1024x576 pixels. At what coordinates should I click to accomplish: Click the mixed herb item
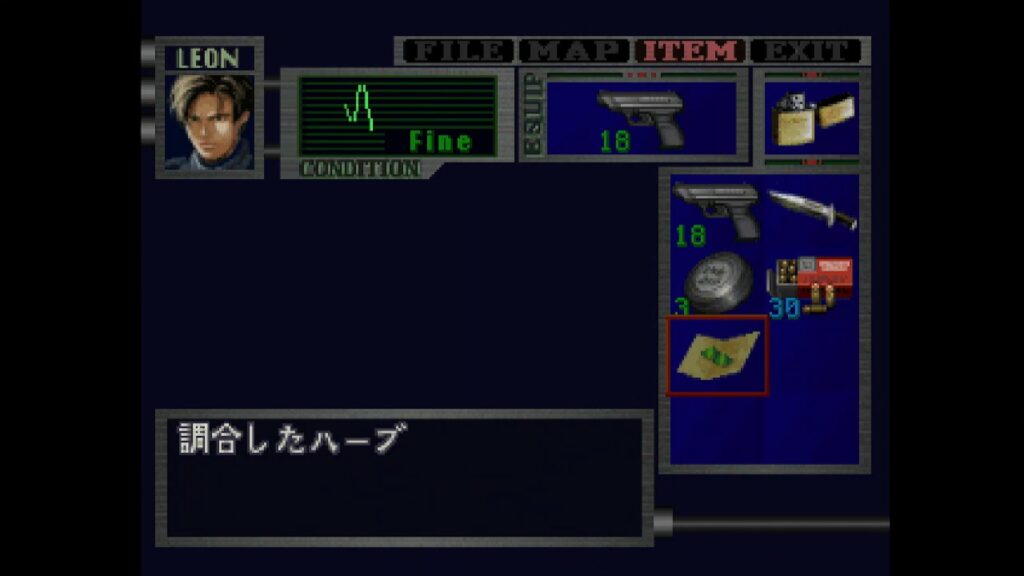click(x=716, y=355)
